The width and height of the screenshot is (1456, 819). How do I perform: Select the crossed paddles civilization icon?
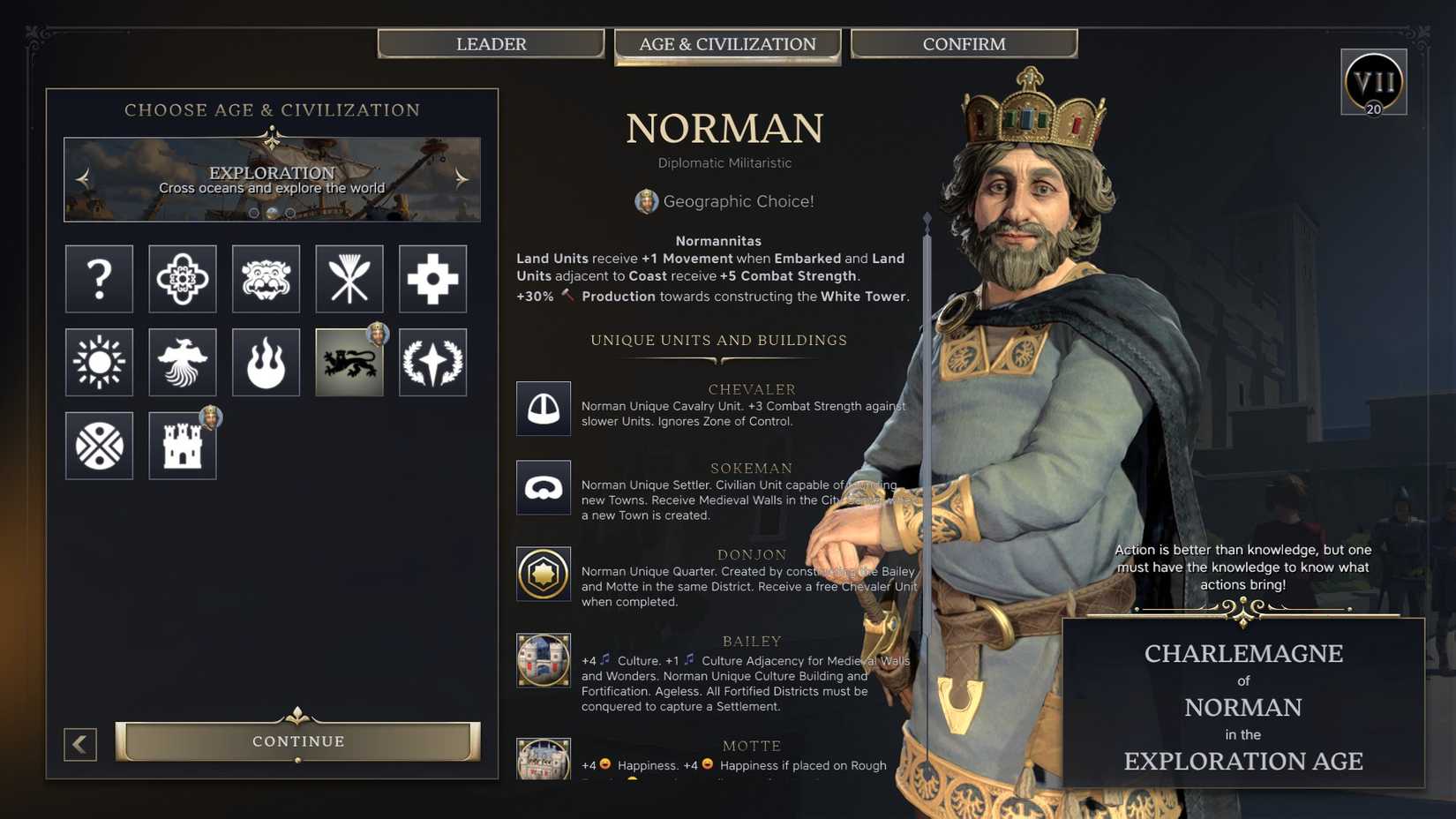[x=349, y=280]
